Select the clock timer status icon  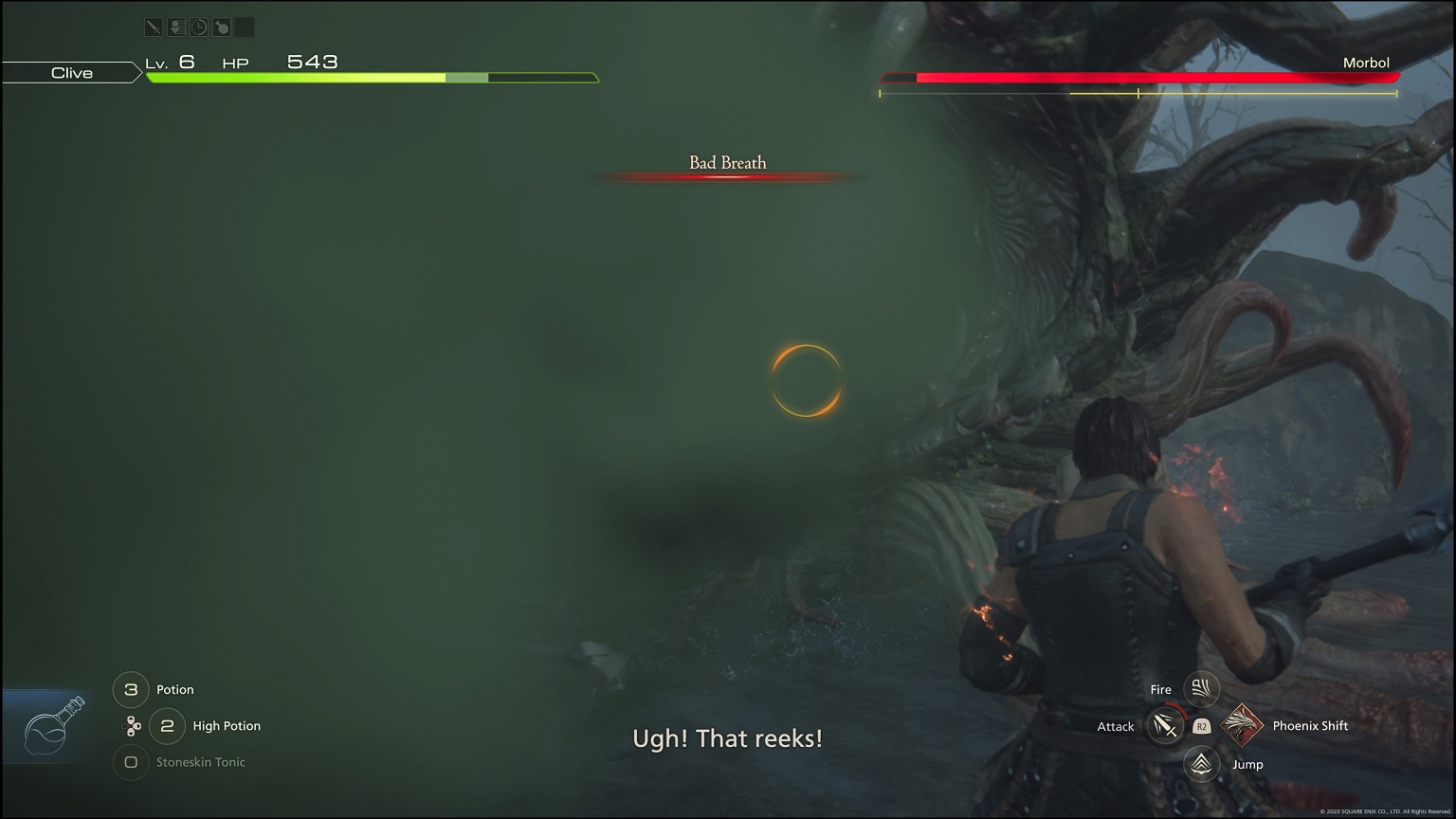[197, 27]
